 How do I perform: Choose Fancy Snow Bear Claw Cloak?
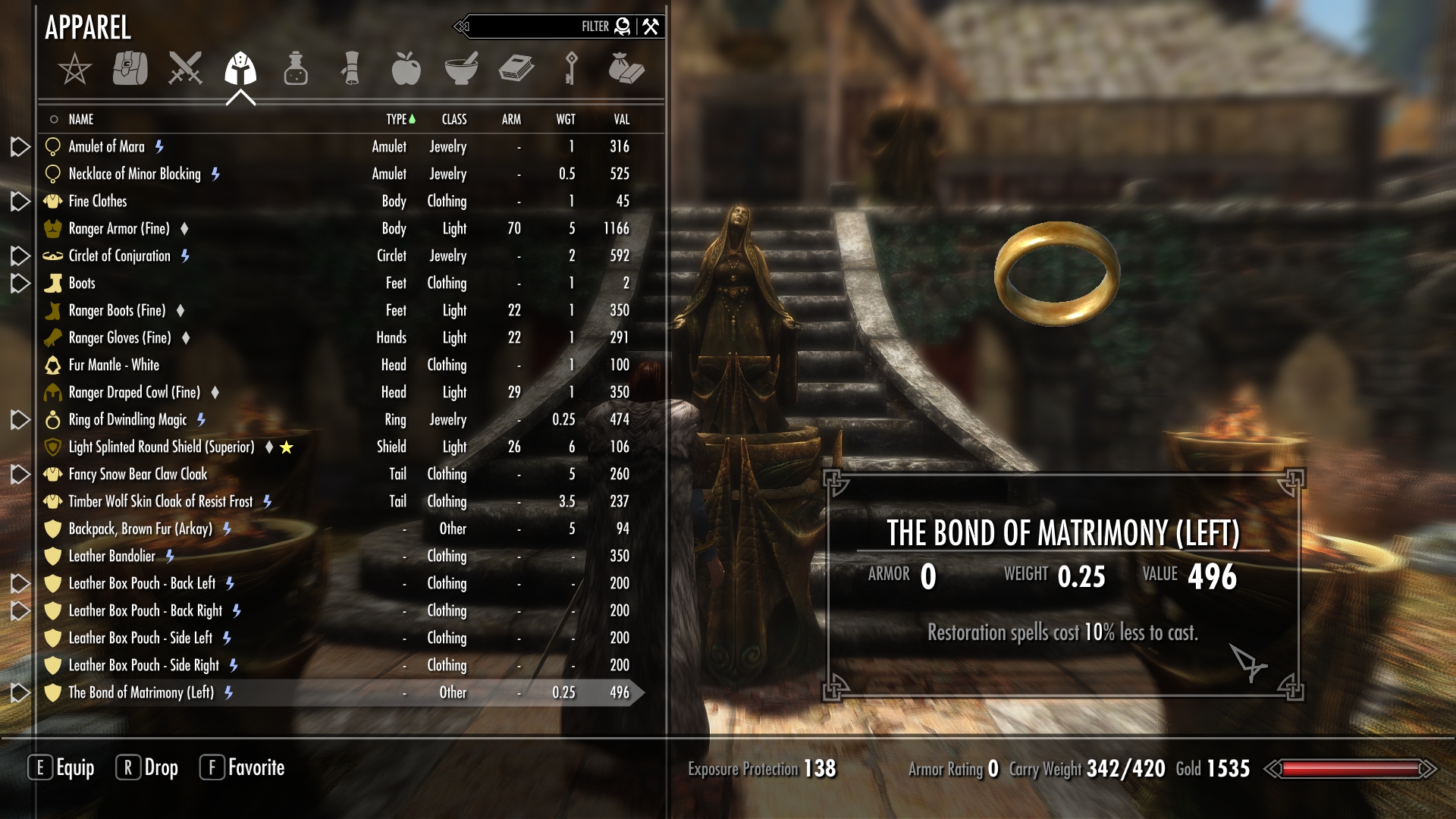(x=137, y=474)
